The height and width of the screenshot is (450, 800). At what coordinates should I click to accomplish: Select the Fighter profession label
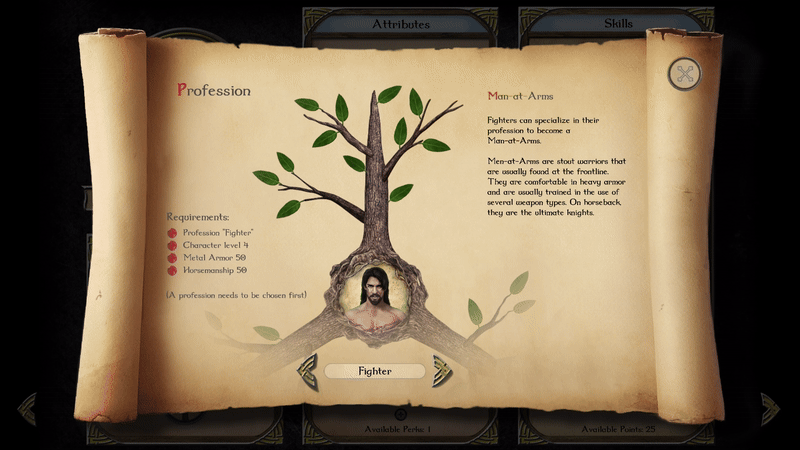375,371
